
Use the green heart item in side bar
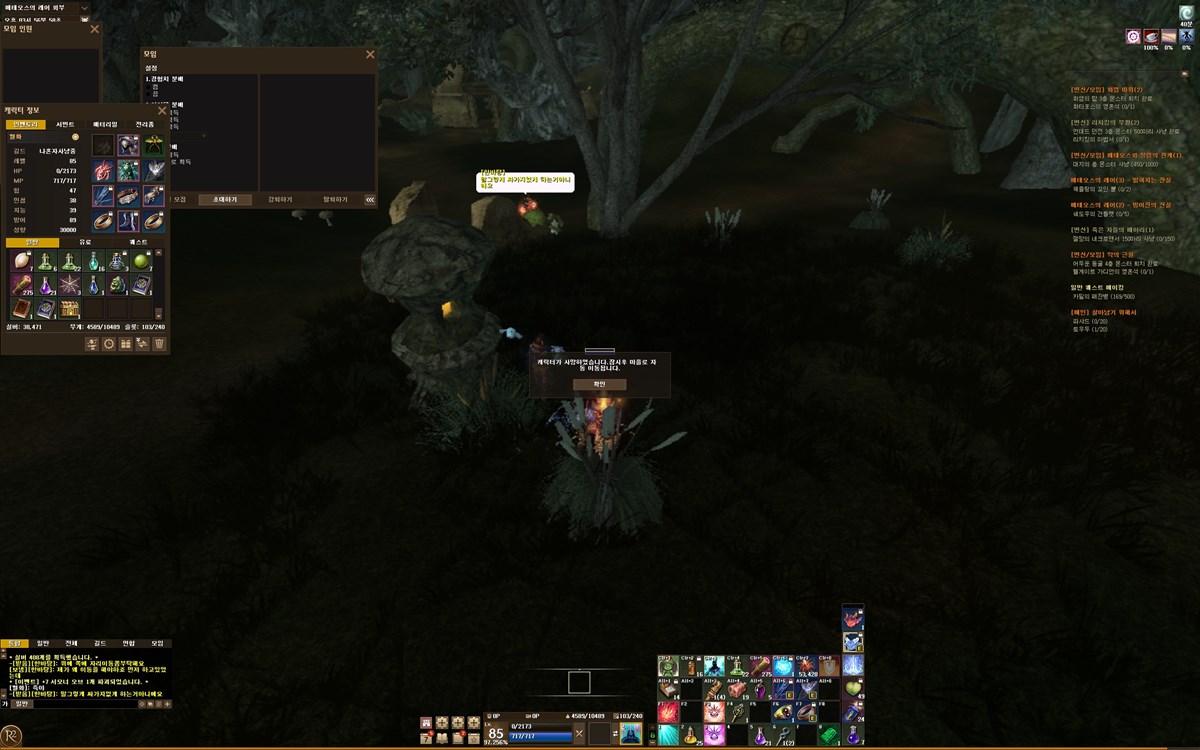853,688
